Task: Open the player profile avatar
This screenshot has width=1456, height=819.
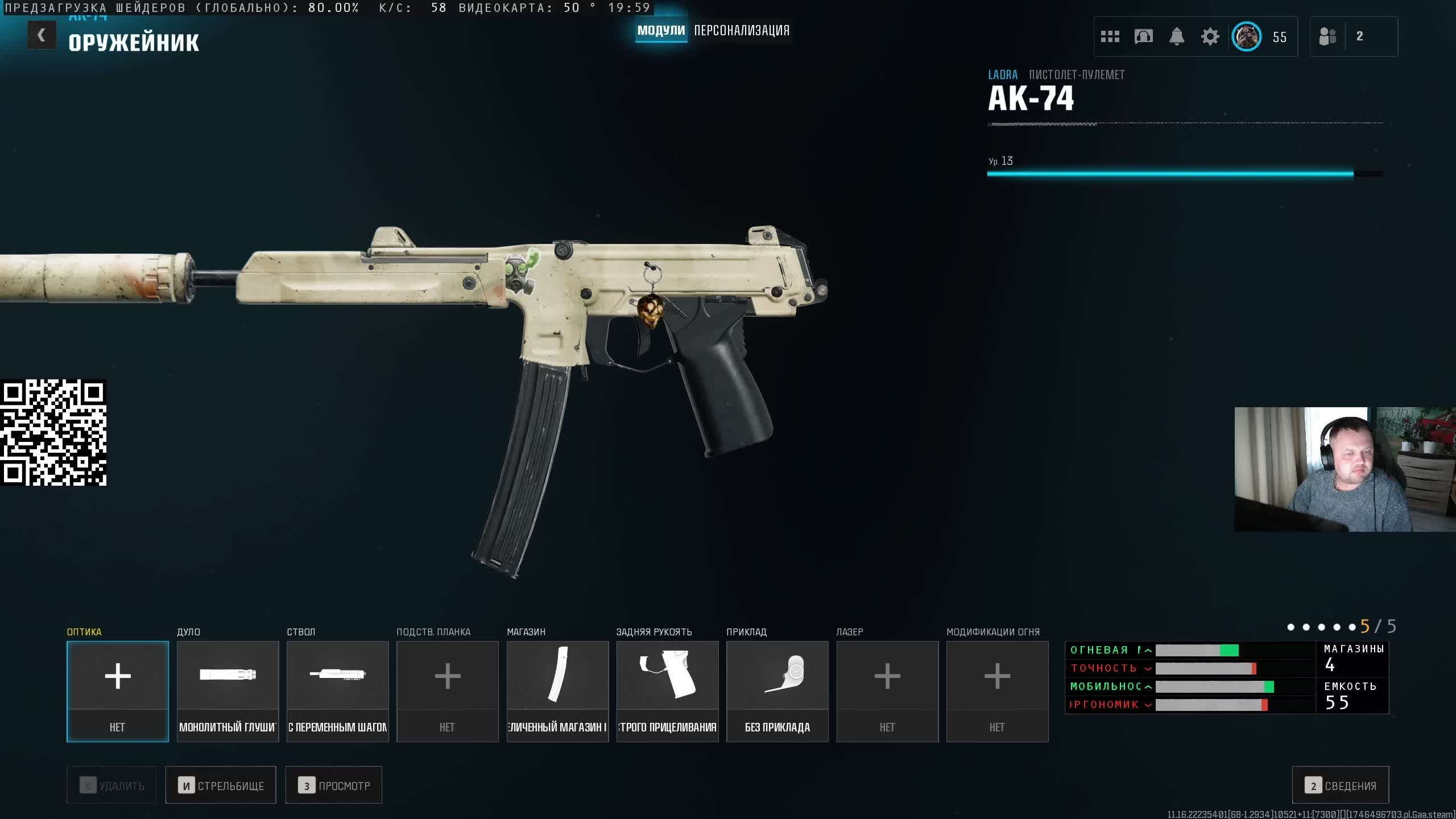Action: pyautogui.click(x=1246, y=37)
